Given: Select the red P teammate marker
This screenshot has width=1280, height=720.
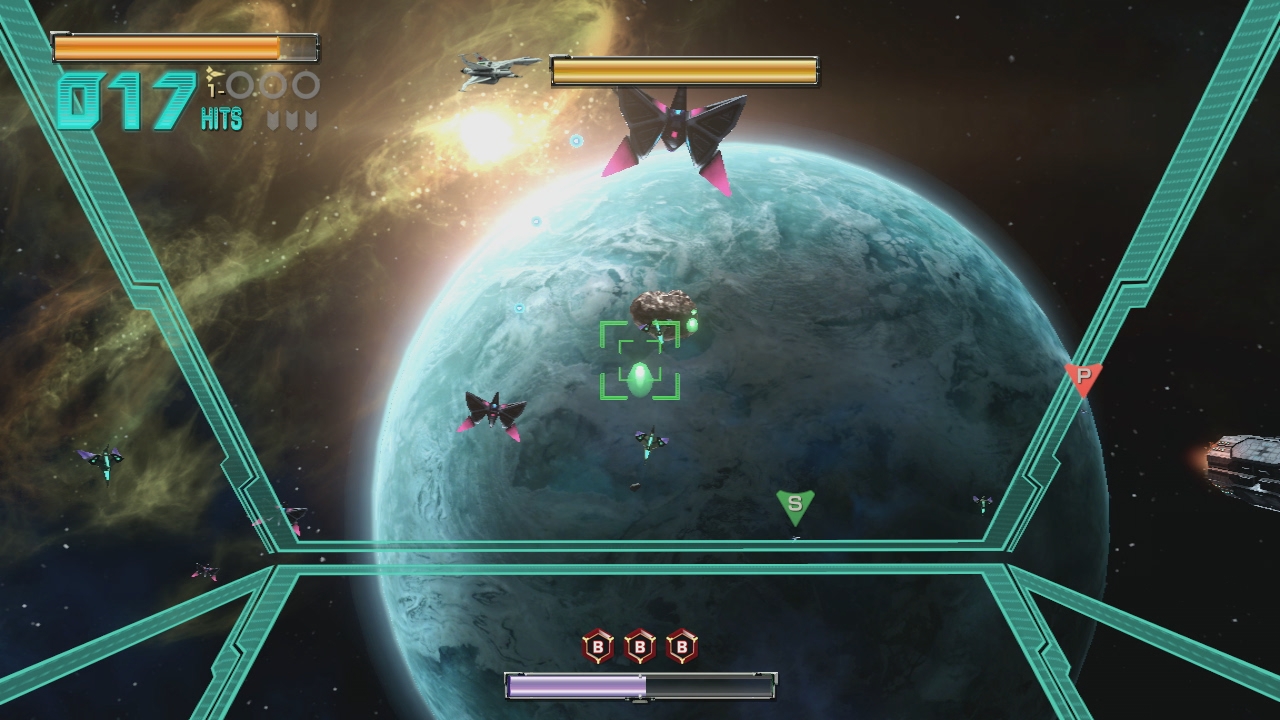Looking at the screenshot, I should pyautogui.click(x=1083, y=378).
